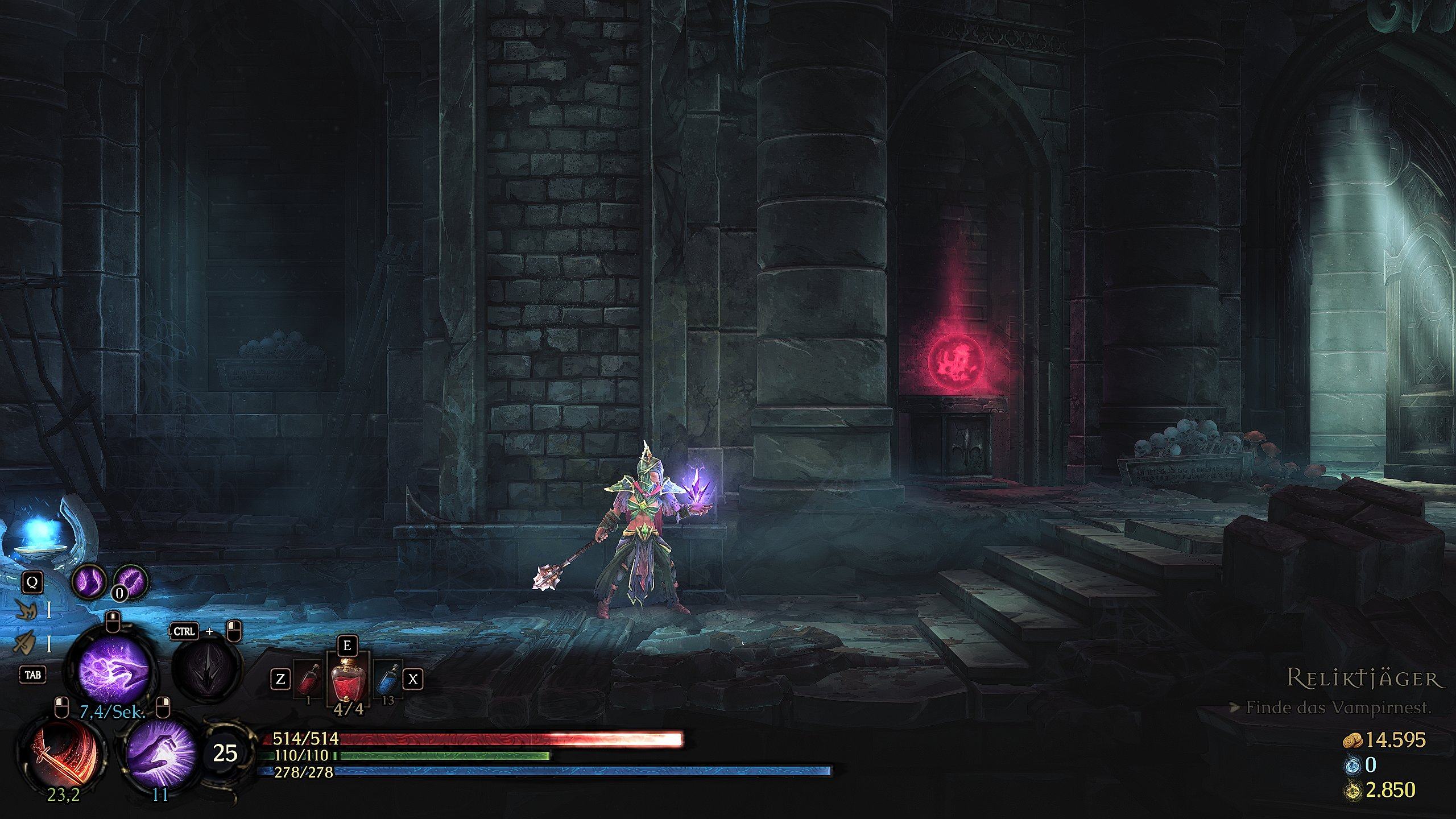Viewport: 1456px width, 819px height.
Task: Select the purple skill icon with zero counter
Action: 131,581
